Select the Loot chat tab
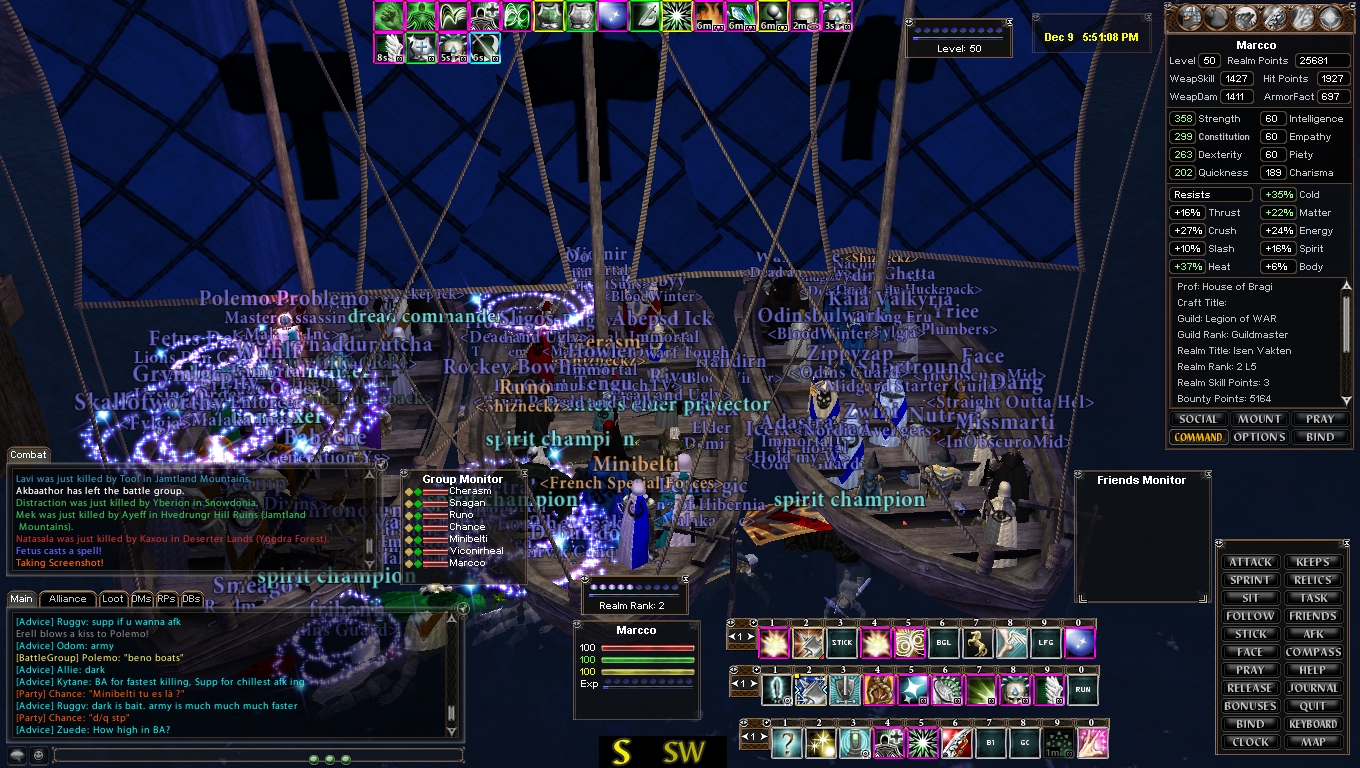Image resolution: width=1360 pixels, height=768 pixels. tap(113, 599)
